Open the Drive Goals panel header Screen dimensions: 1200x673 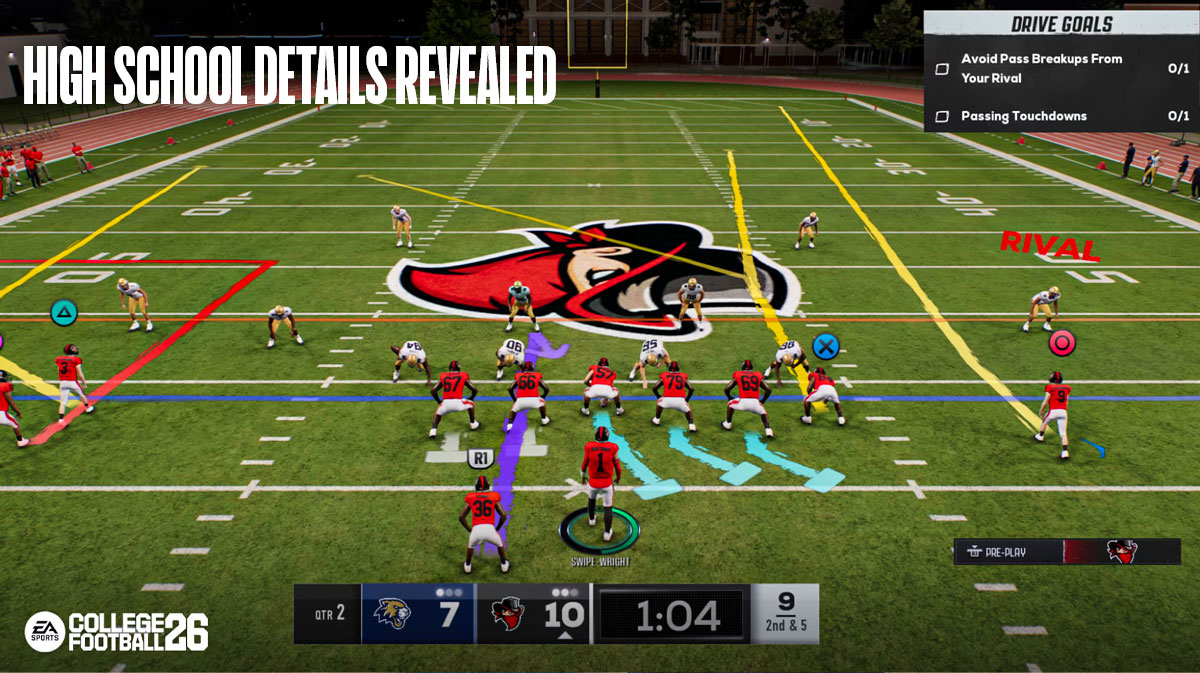[x=1061, y=24]
